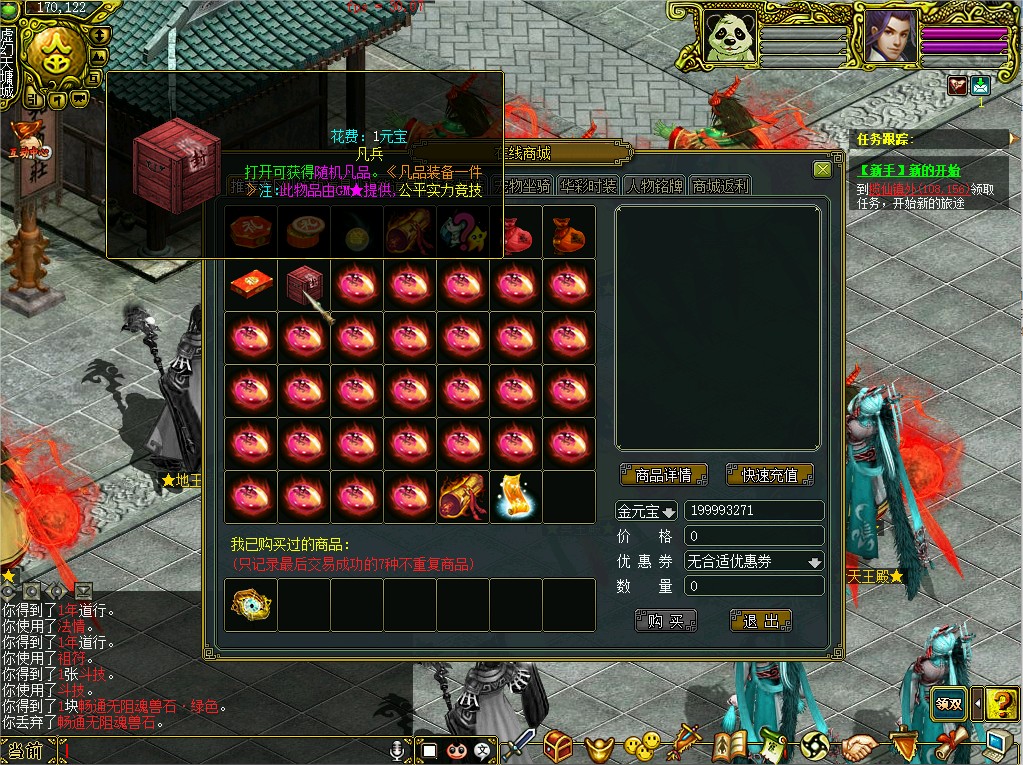
Task: Click the 数量 quantity input field
Action: 754,586
